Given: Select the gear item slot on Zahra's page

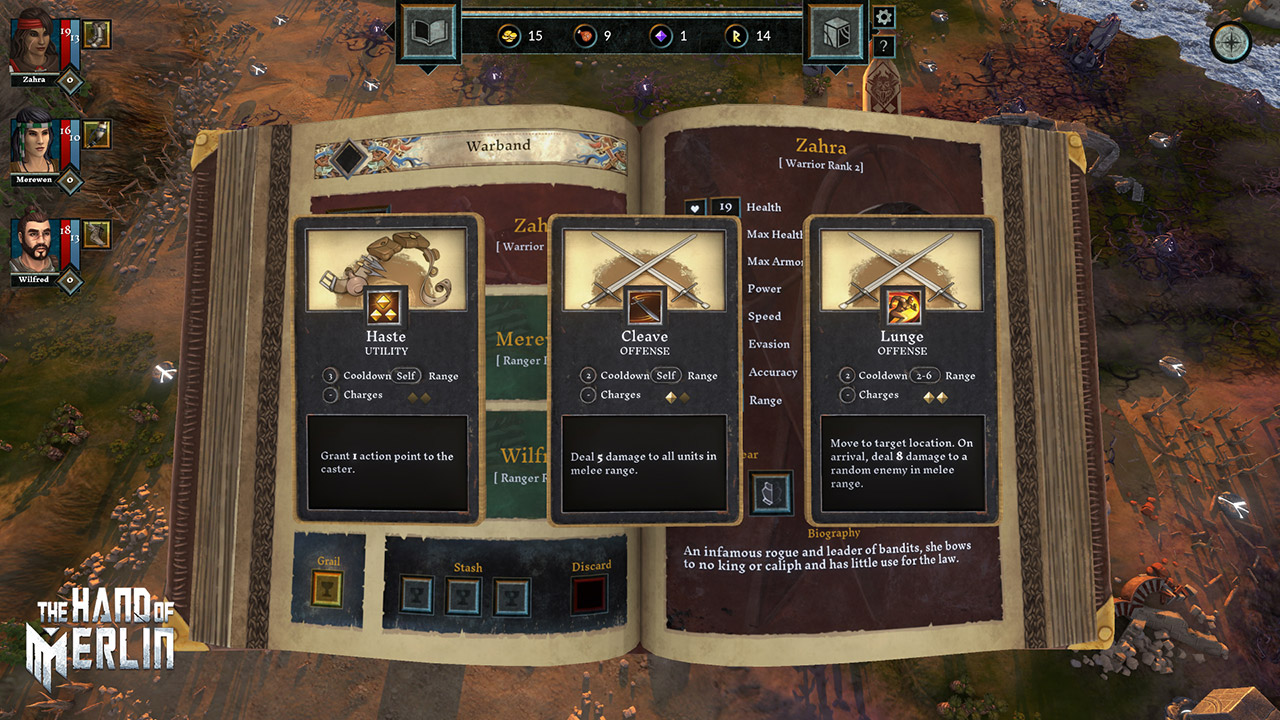Looking at the screenshot, I should click(771, 493).
